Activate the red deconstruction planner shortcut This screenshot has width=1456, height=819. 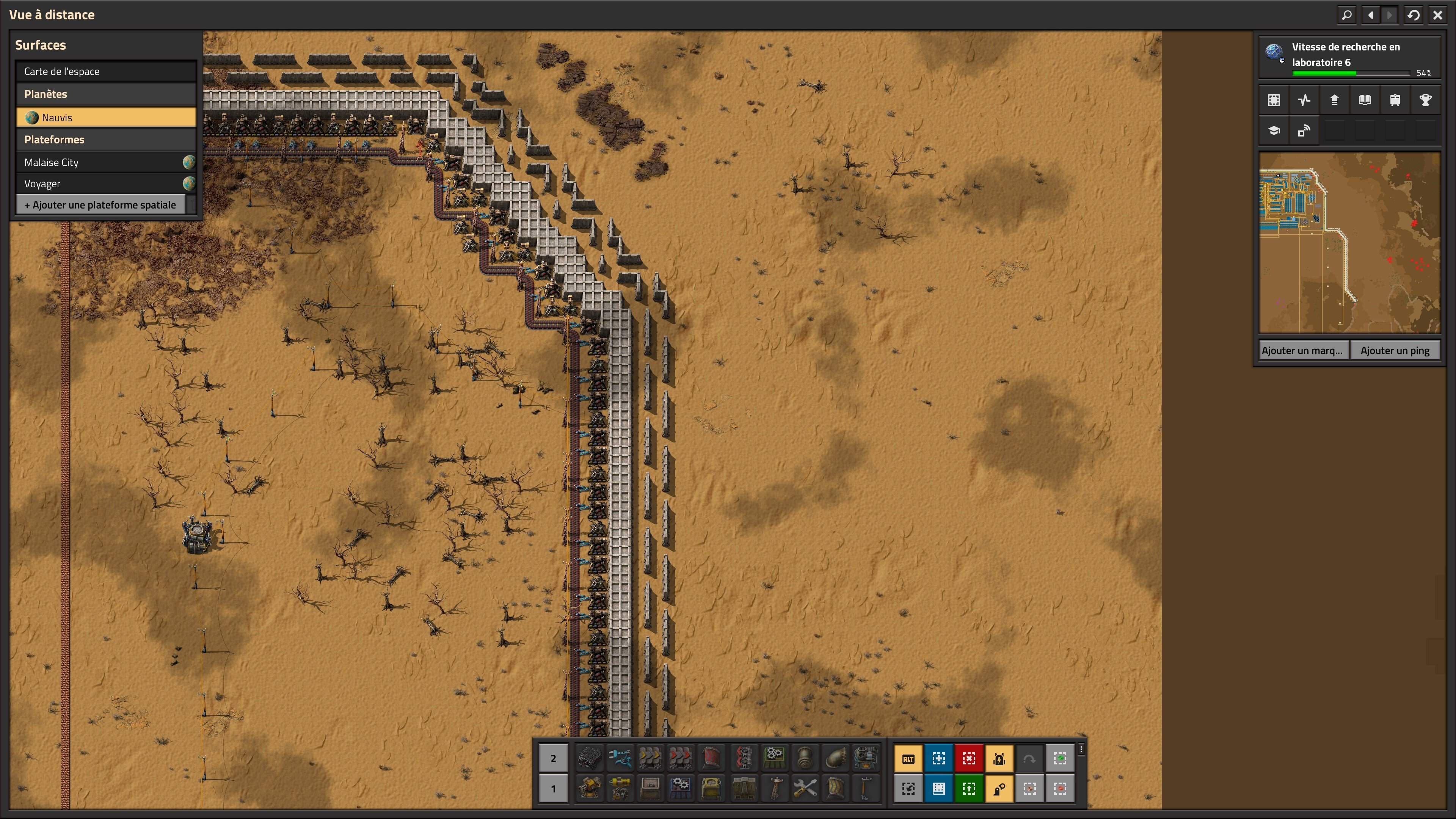(x=969, y=758)
